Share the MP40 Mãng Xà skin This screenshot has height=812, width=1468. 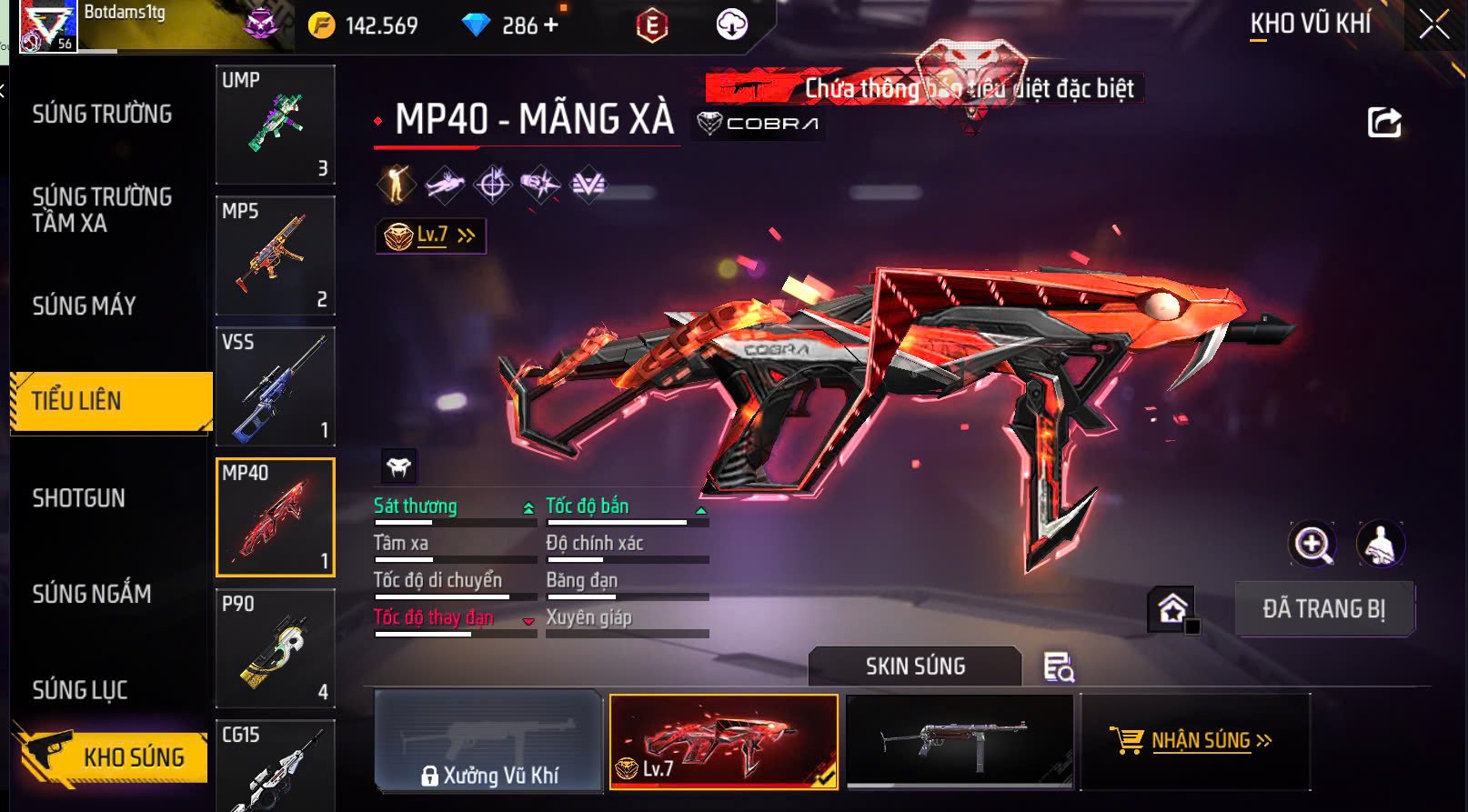1384,122
